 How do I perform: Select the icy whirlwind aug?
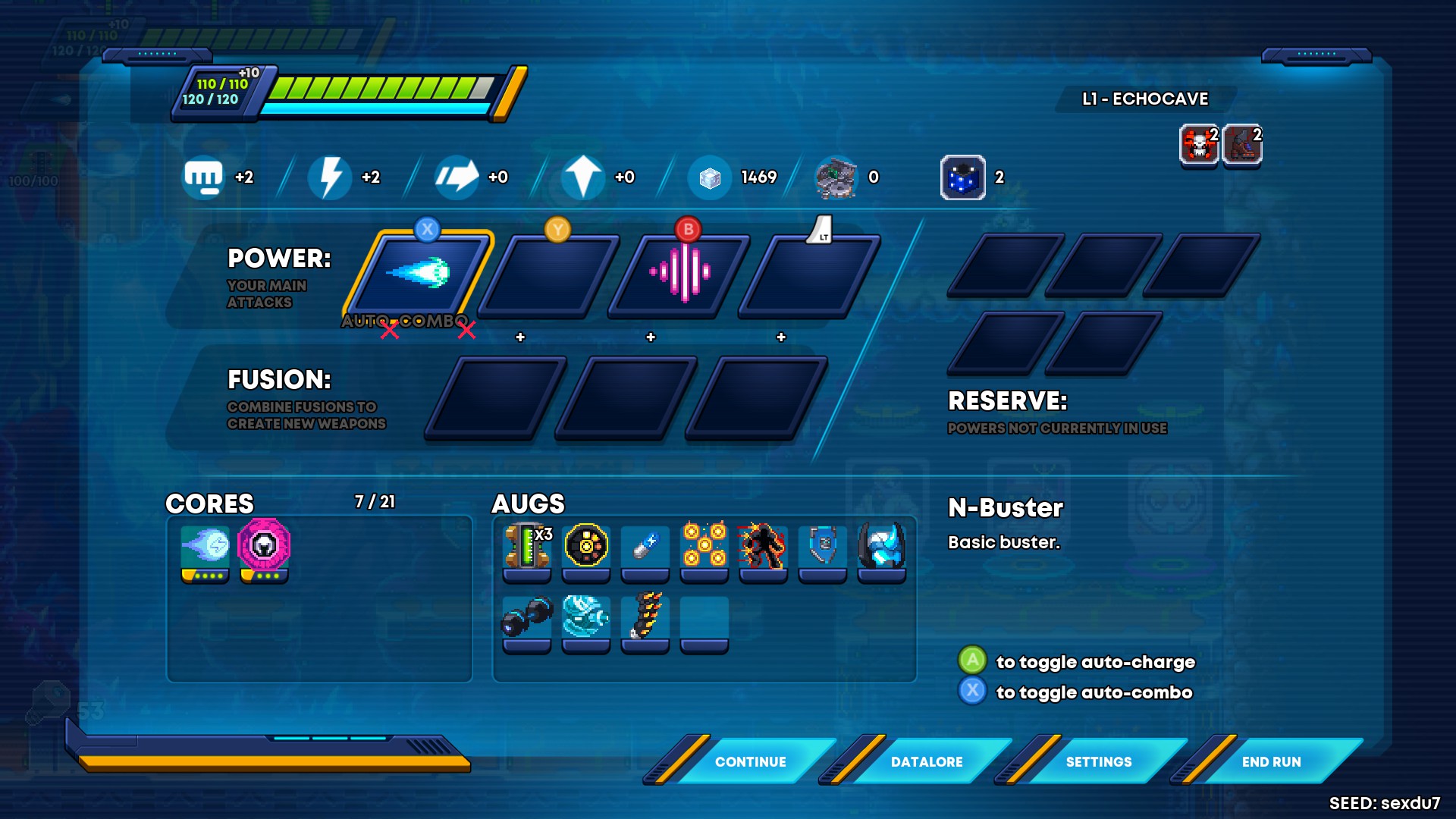pos(586,617)
